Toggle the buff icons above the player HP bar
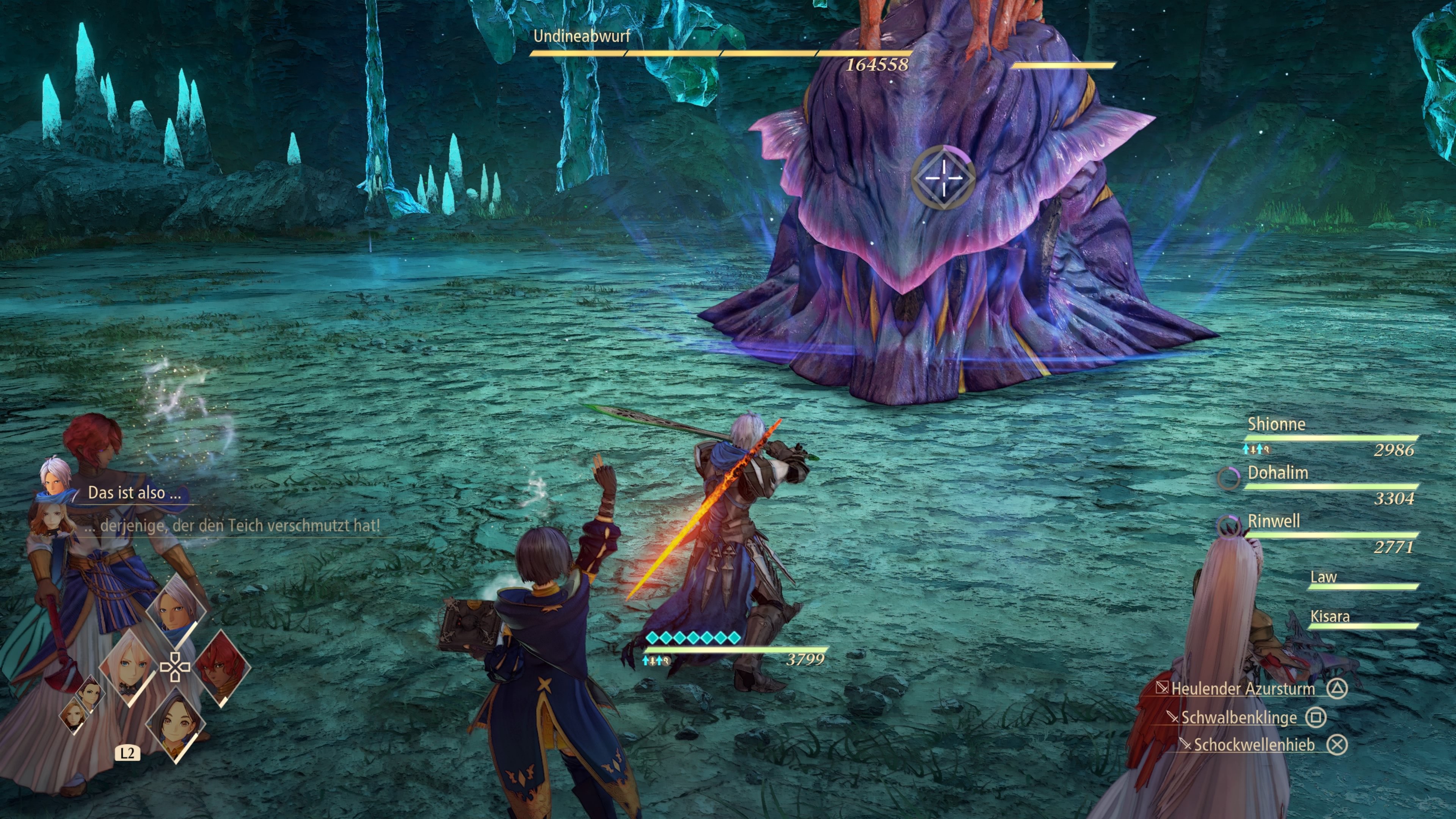 tap(656, 662)
